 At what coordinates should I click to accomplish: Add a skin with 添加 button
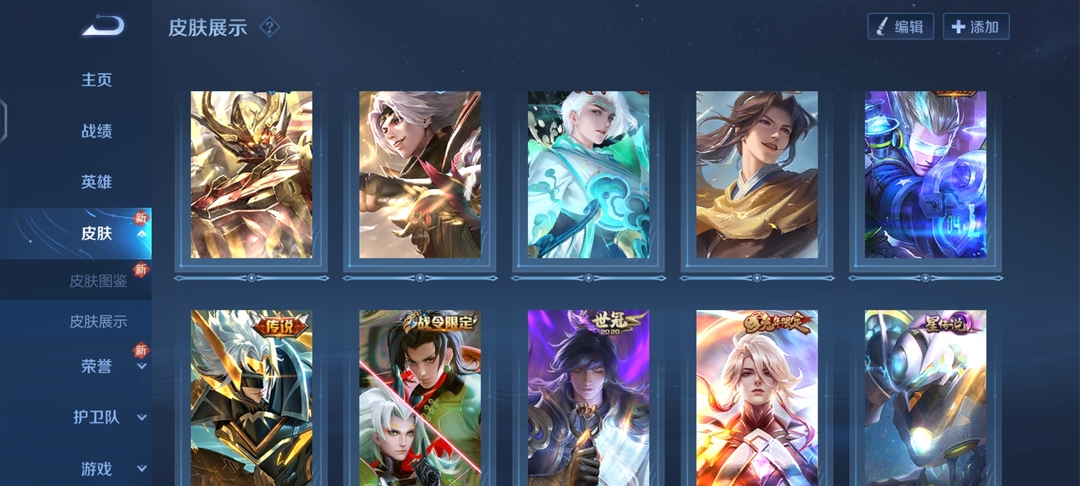[x=976, y=27]
